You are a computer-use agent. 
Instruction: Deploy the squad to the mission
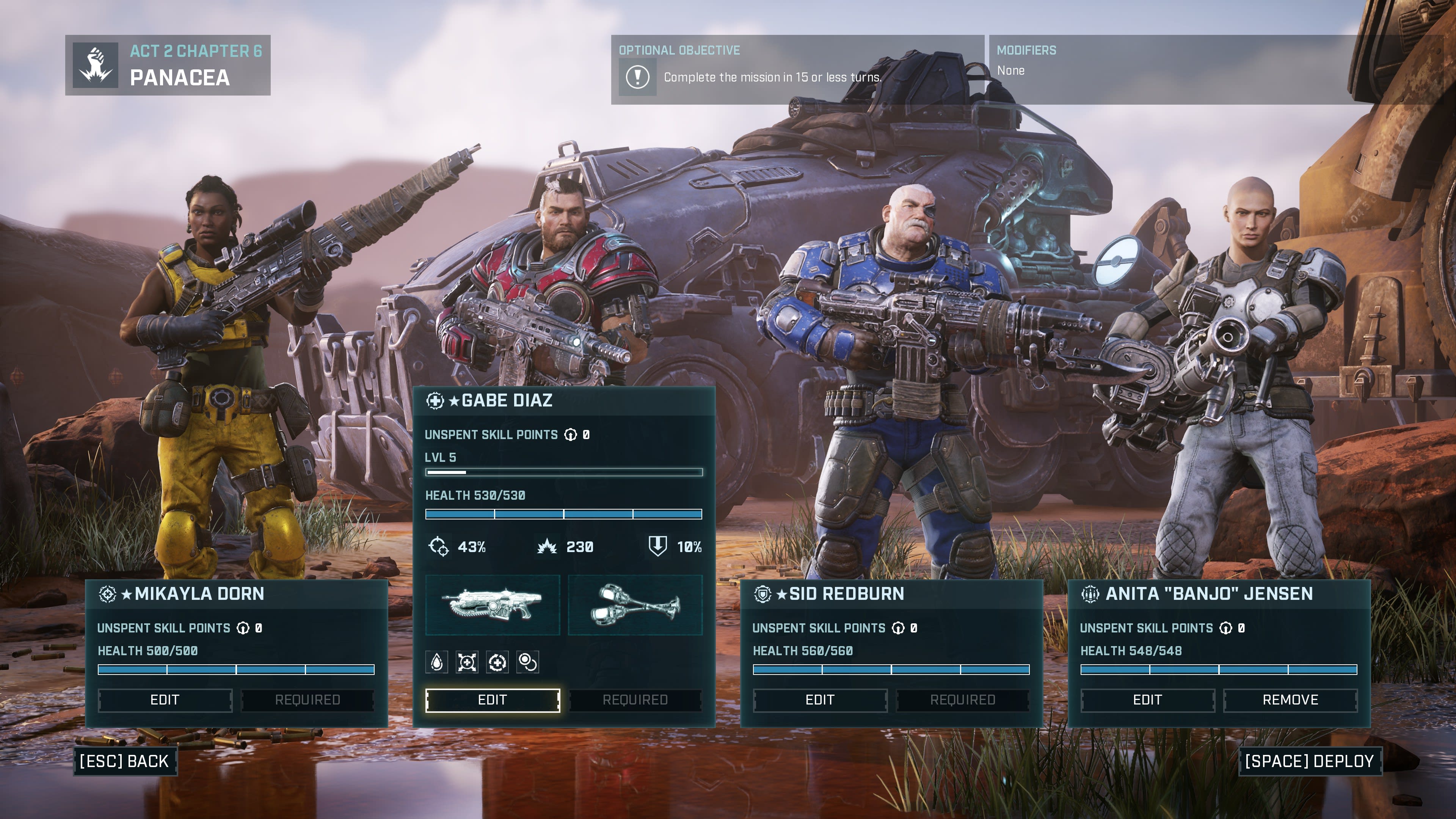[x=1309, y=761]
